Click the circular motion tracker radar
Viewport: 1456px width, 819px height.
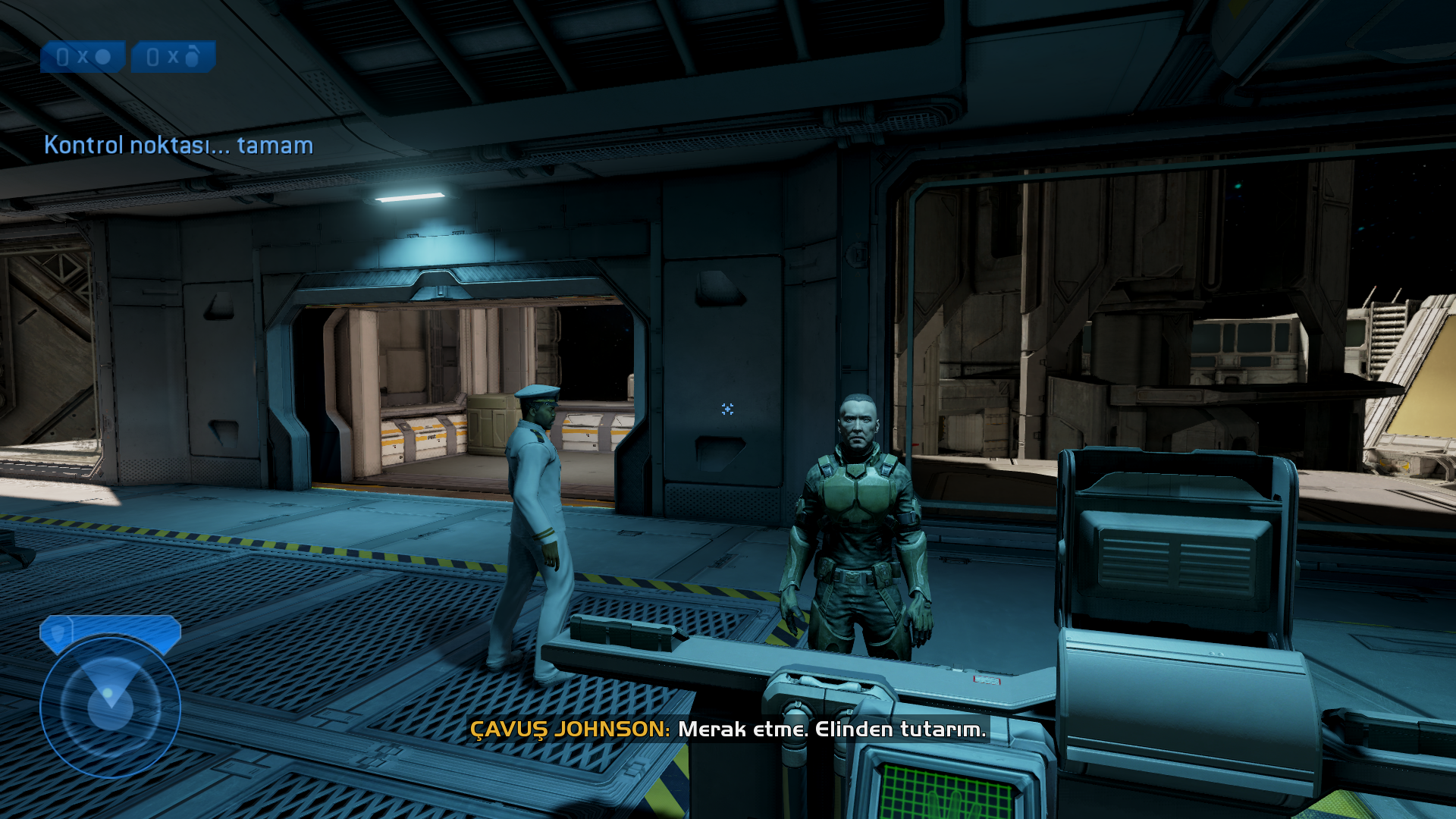point(111,706)
